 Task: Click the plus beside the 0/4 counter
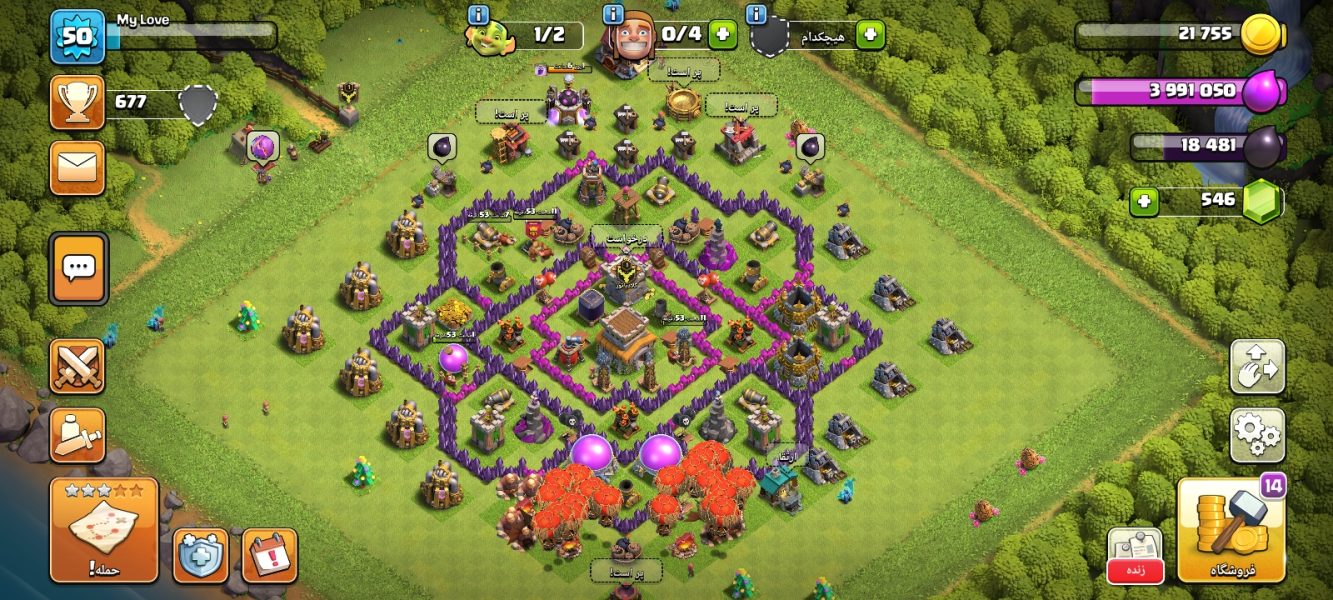(x=722, y=34)
